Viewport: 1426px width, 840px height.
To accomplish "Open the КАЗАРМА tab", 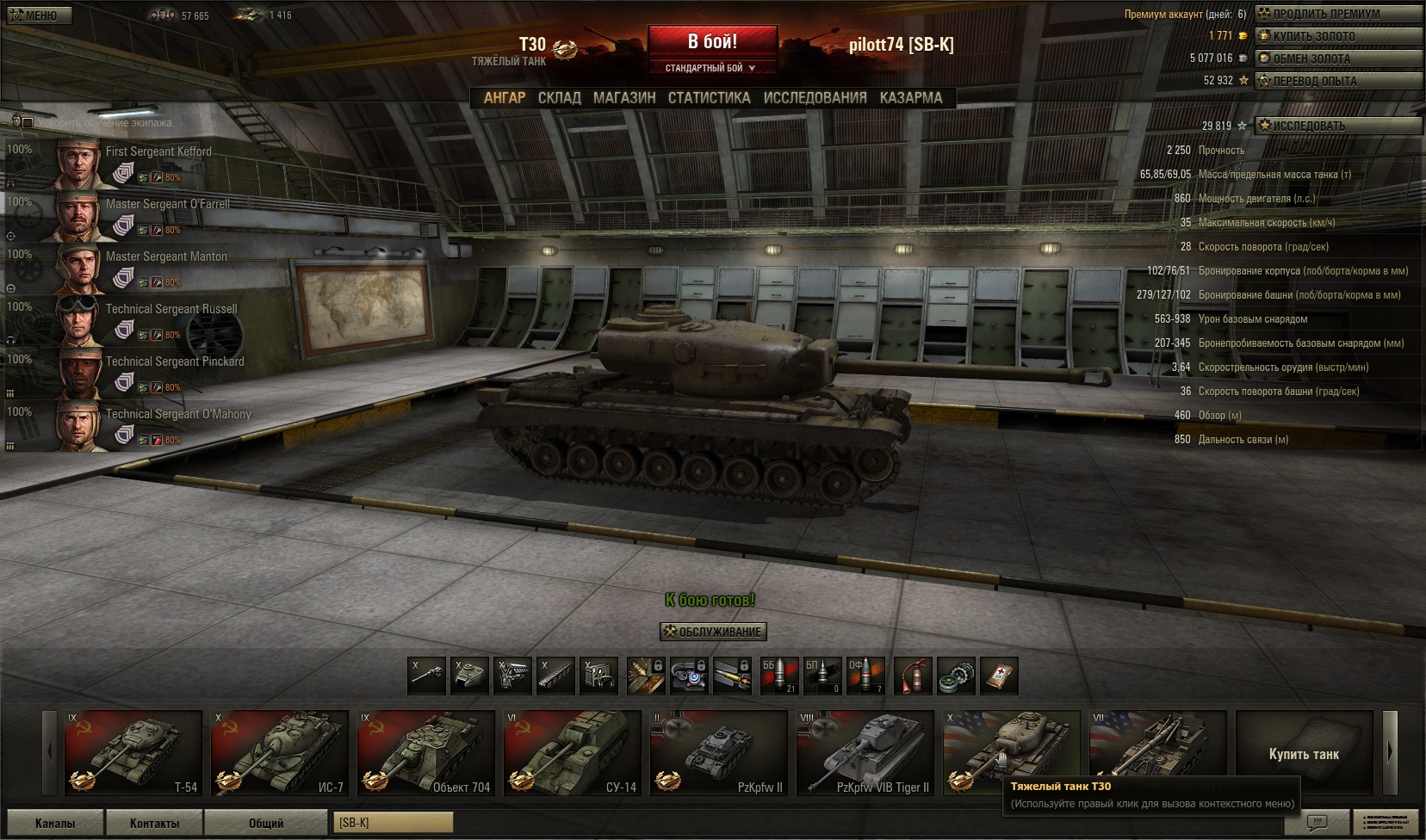I will pos(911,98).
